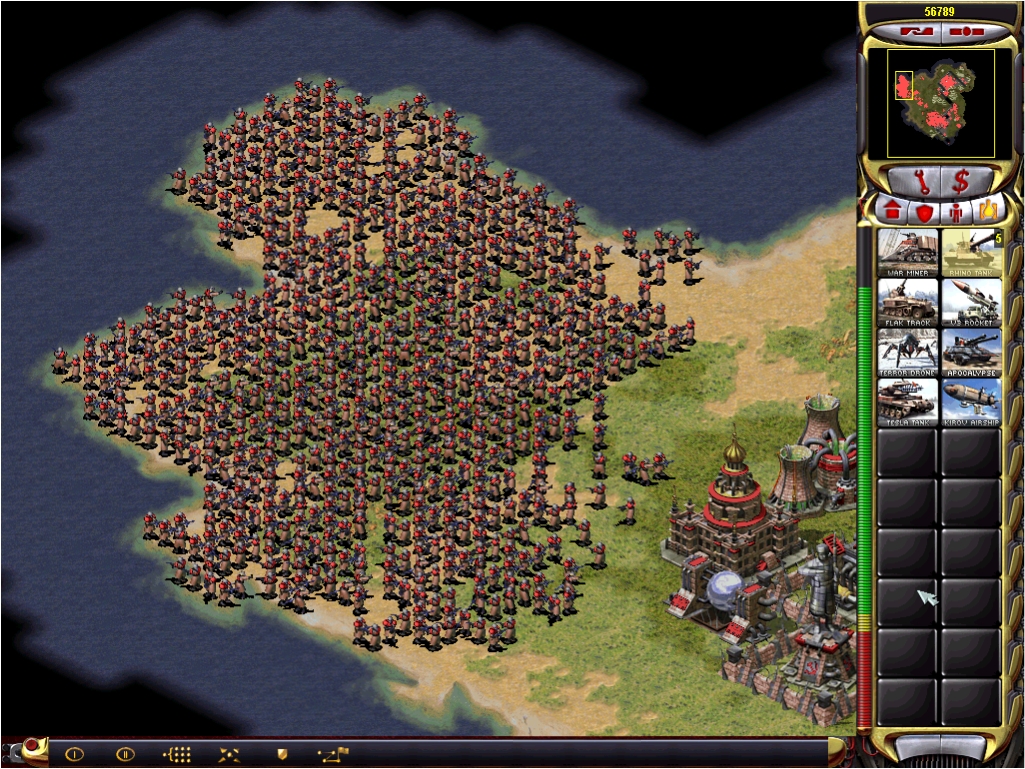Queue a War Miner for production
Image resolution: width=1025 pixels, height=769 pixels.
(x=908, y=253)
